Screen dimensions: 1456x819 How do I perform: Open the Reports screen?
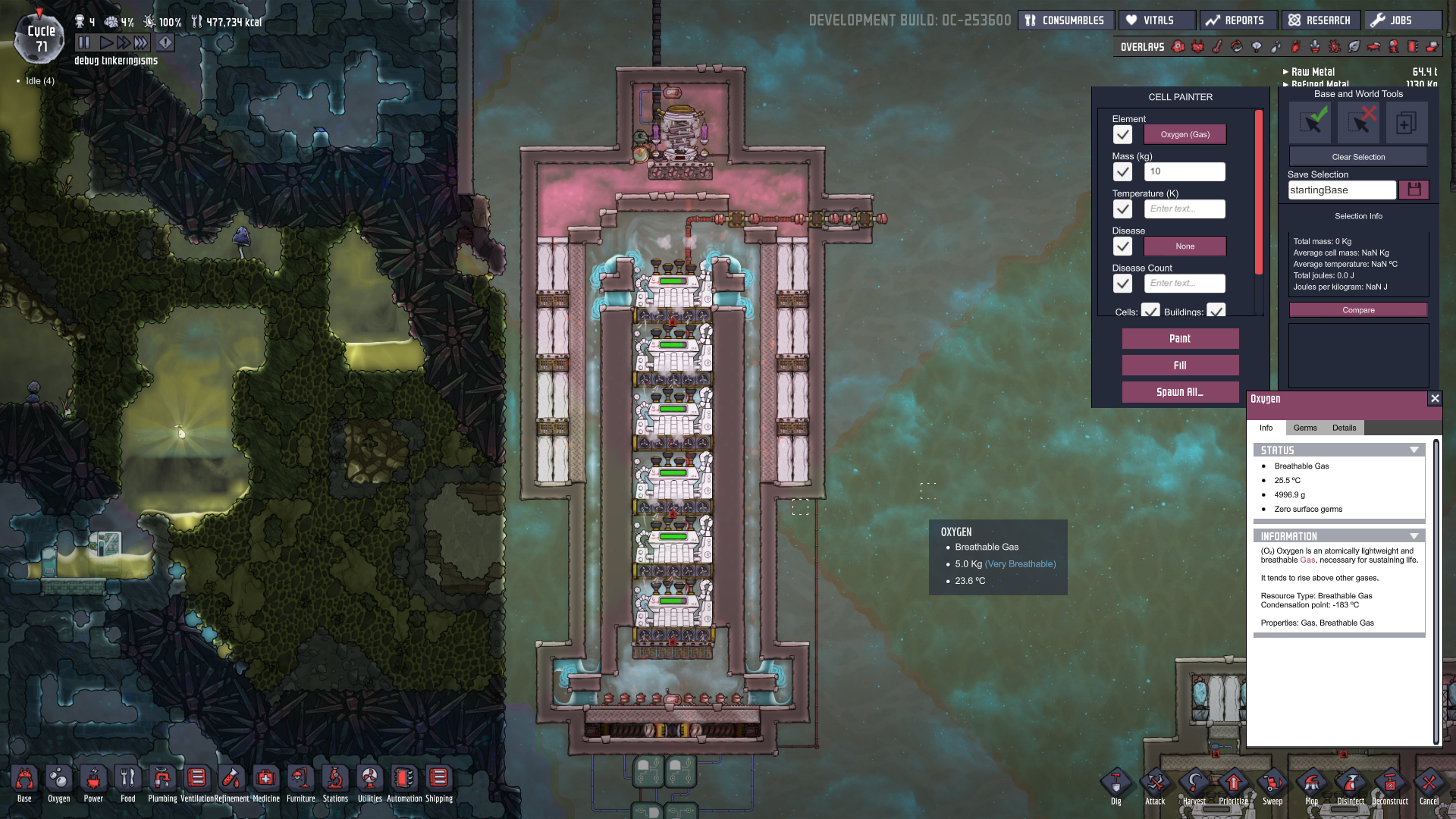(x=1236, y=20)
